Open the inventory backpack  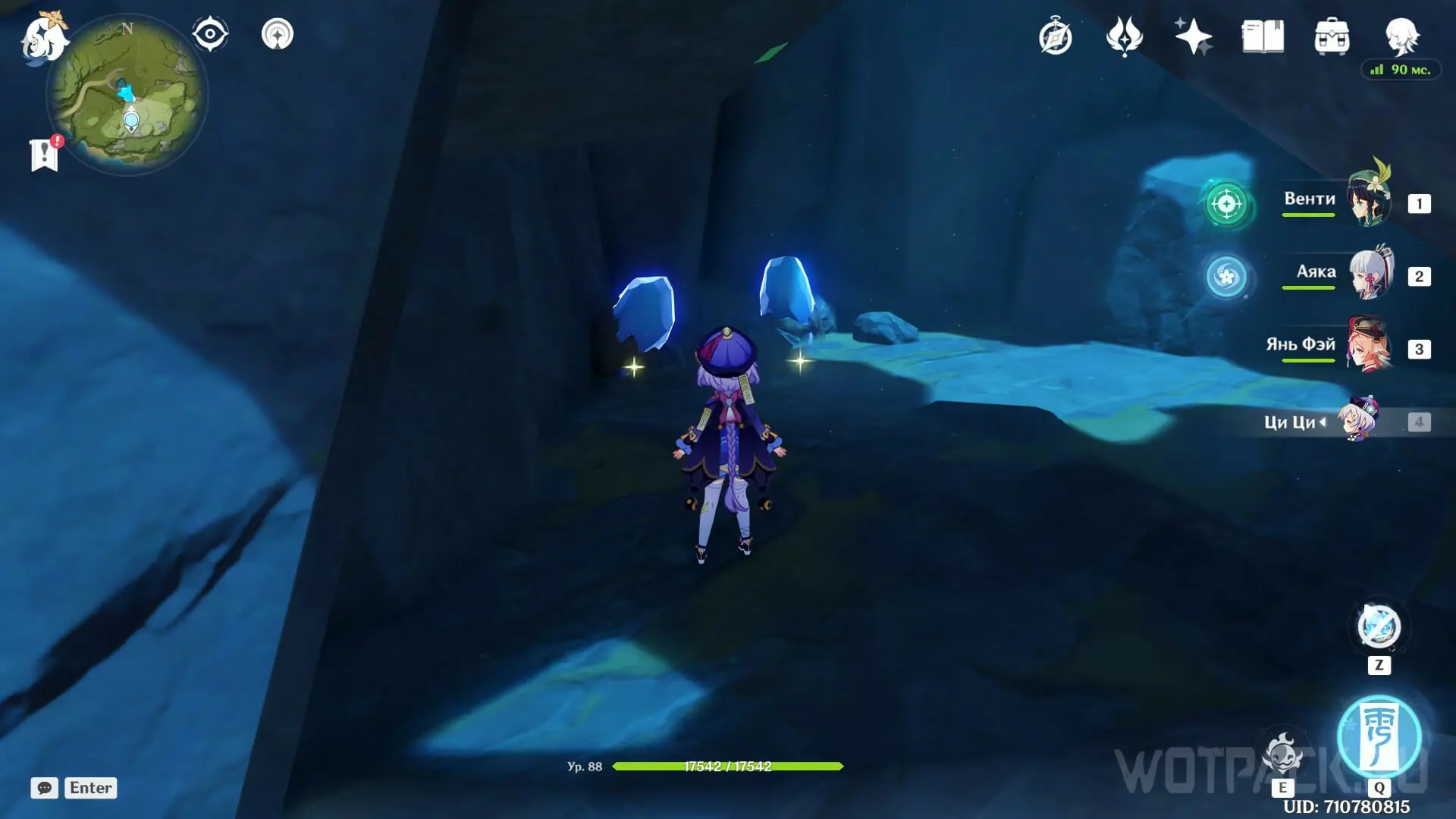point(1332,36)
